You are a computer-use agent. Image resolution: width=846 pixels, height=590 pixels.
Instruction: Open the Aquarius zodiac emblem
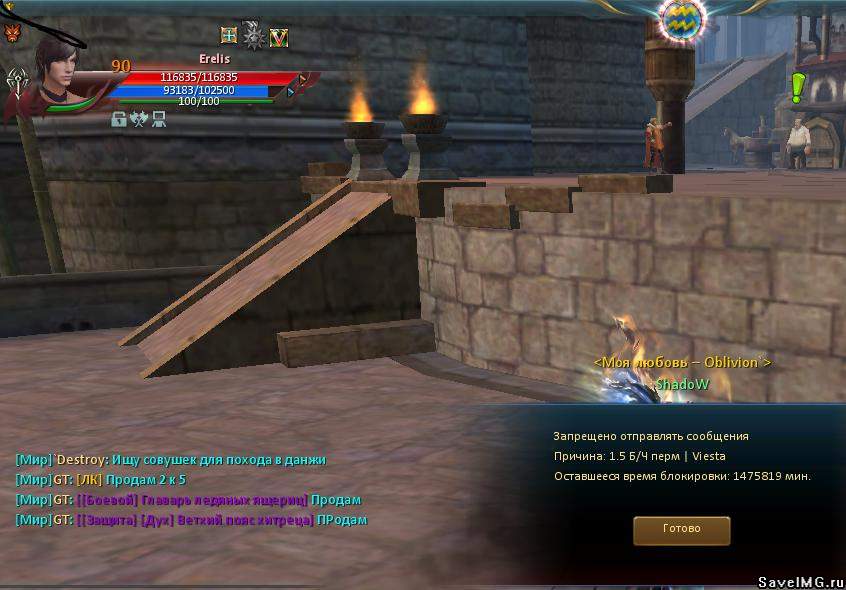pos(683,18)
